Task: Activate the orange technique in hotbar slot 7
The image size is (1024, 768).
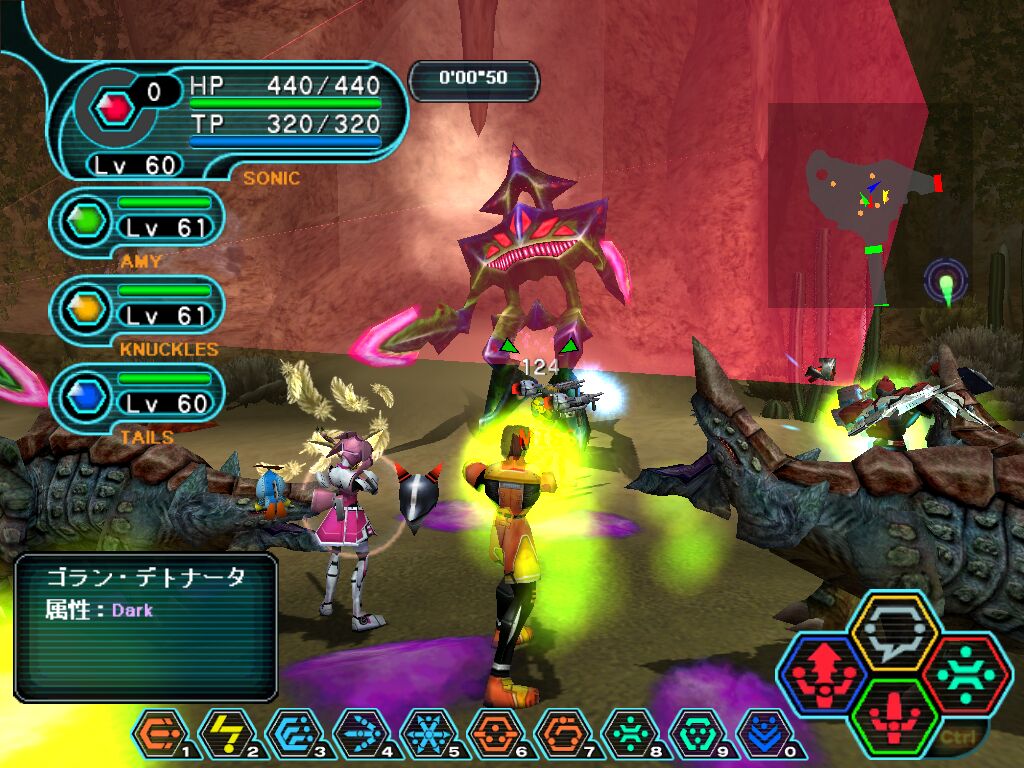Action: point(561,737)
